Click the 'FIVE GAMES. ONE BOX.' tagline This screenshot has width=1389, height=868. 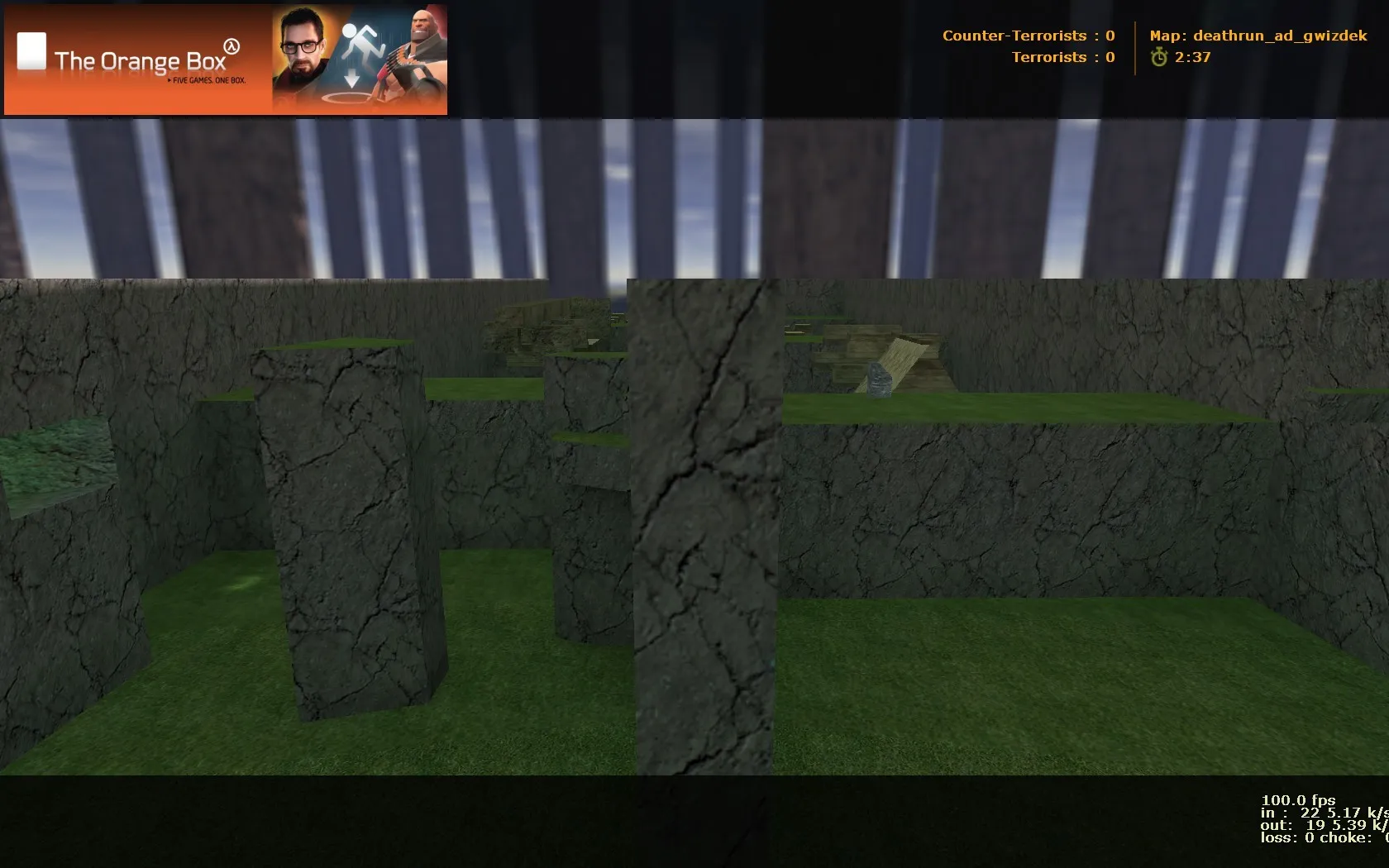click(x=207, y=81)
